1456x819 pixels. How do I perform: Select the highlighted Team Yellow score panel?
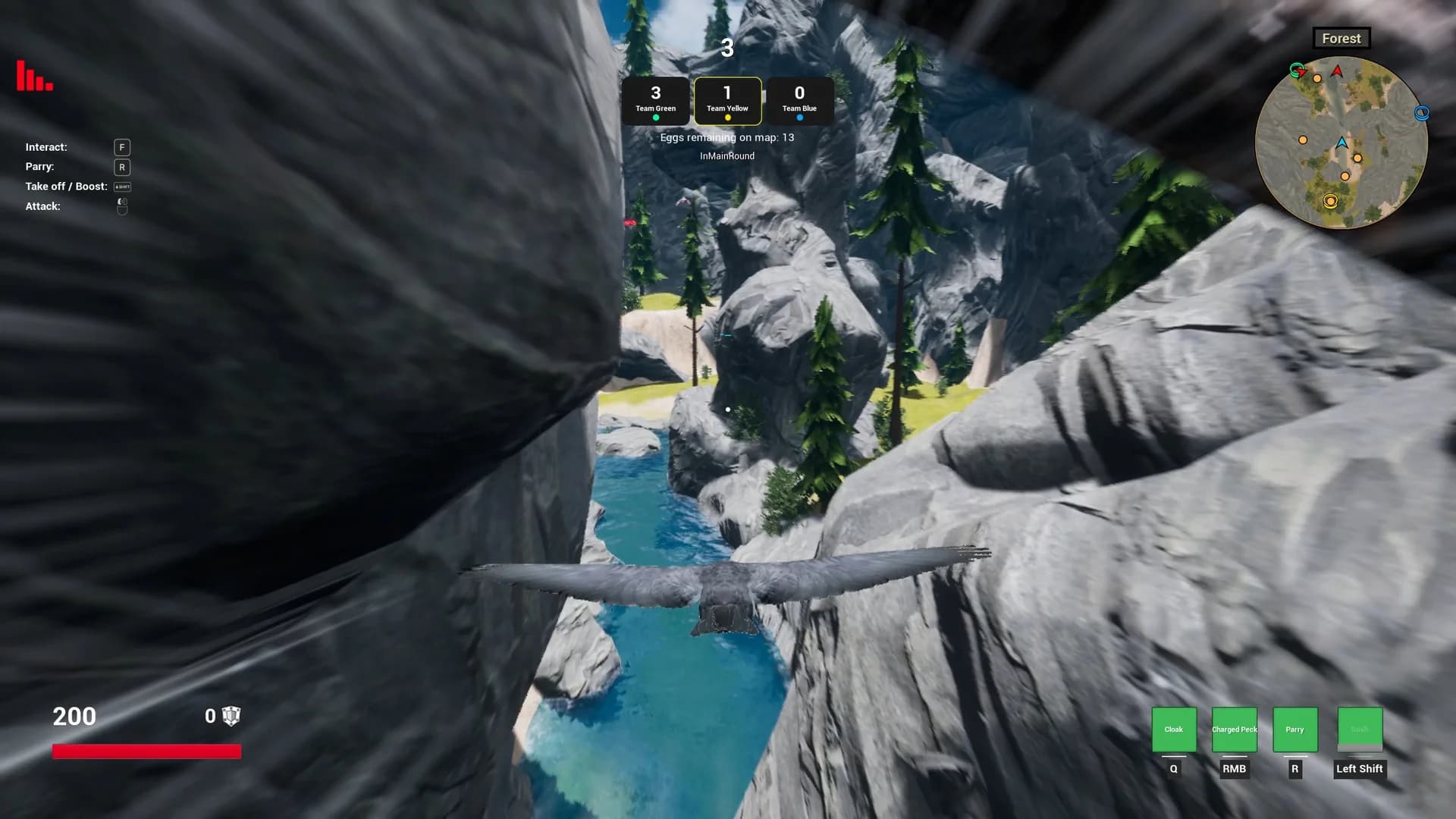[727, 99]
